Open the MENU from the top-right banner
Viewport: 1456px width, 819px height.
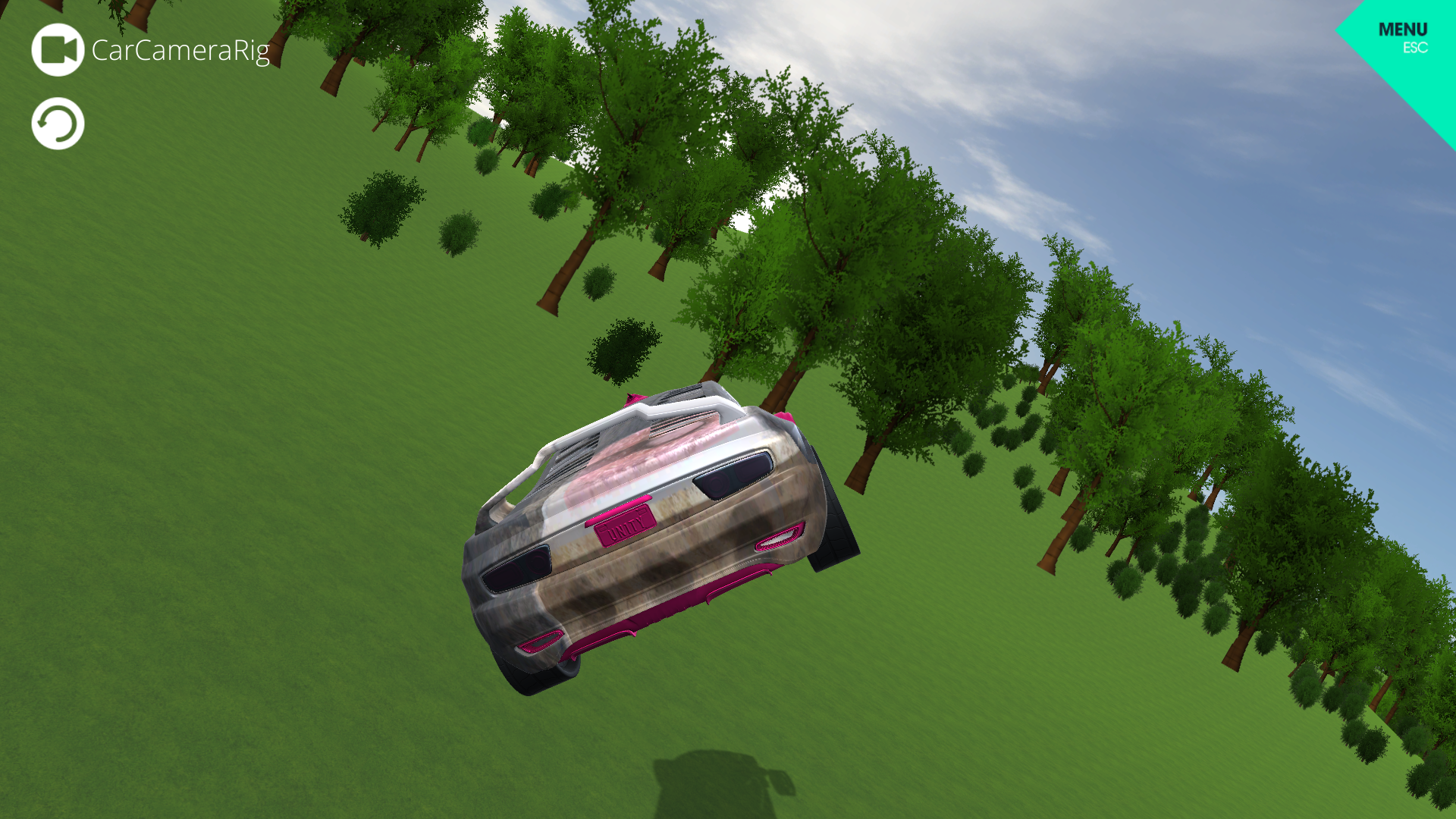[1402, 30]
